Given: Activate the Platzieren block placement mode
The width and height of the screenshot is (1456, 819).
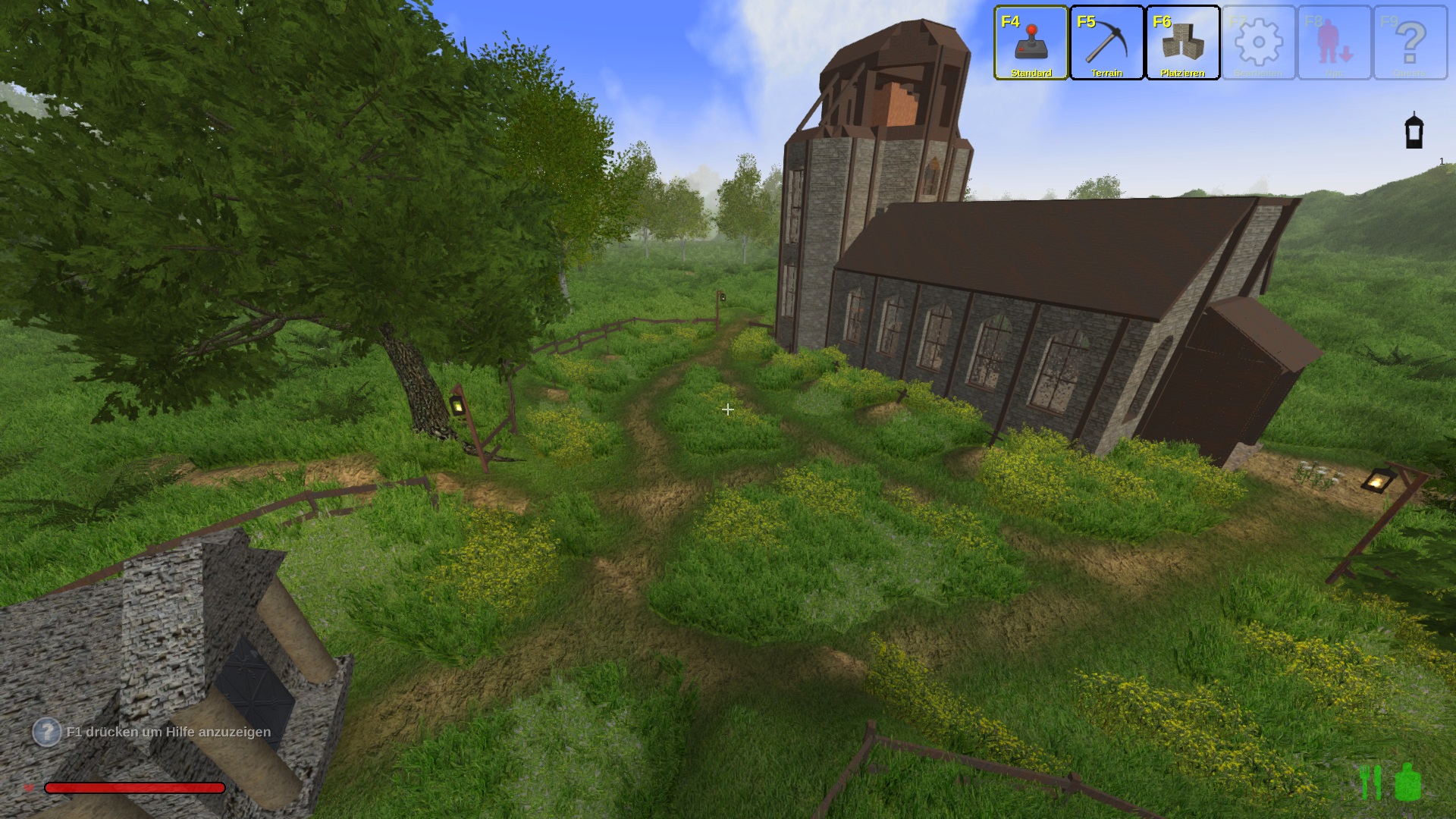Looking at the screenshot, I should click(x=1182, y=42).
